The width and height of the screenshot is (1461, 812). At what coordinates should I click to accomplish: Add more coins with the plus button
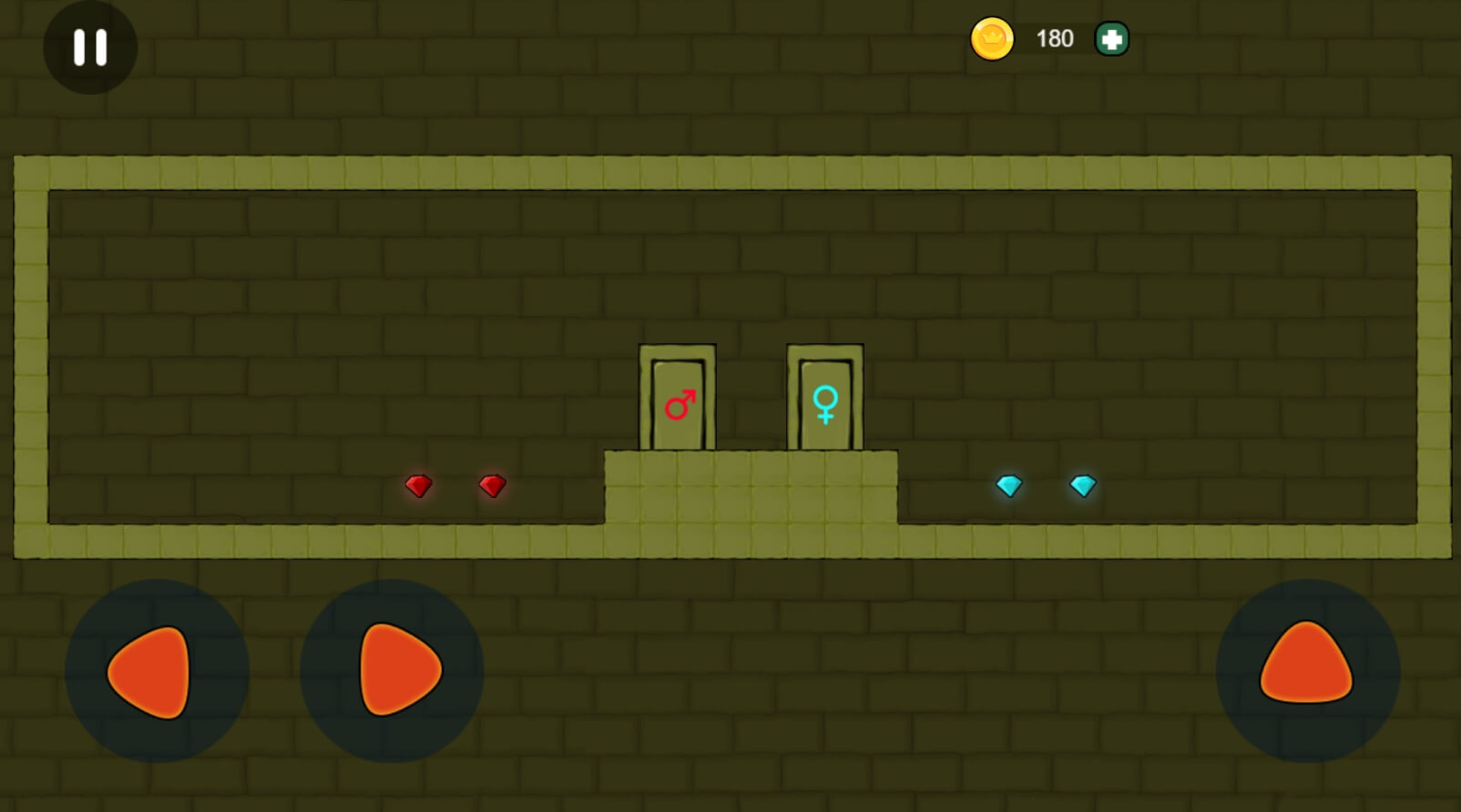pyautogui.click(x=1111, y=39)
